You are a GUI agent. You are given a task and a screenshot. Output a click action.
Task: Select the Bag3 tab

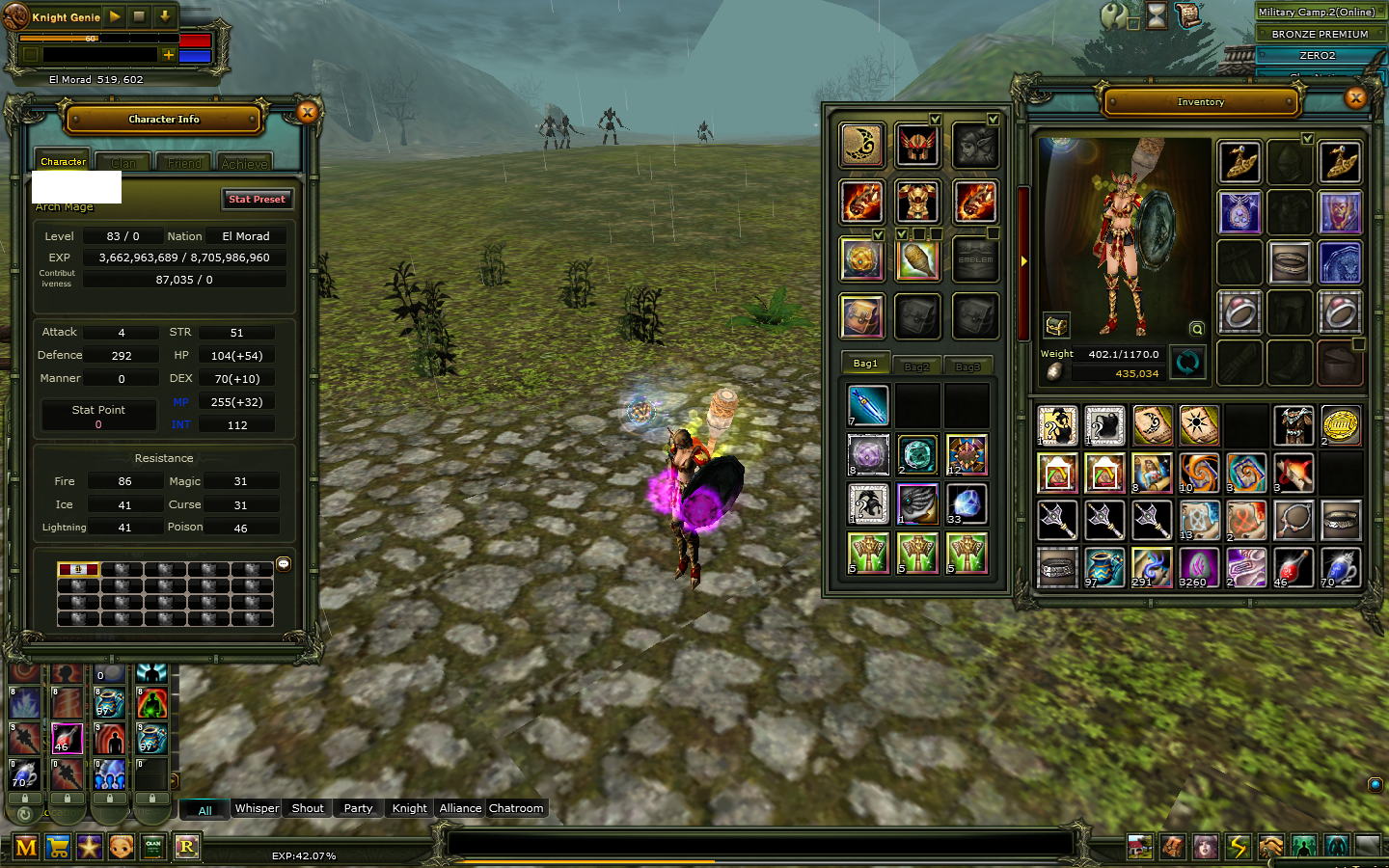coord(967,366)
